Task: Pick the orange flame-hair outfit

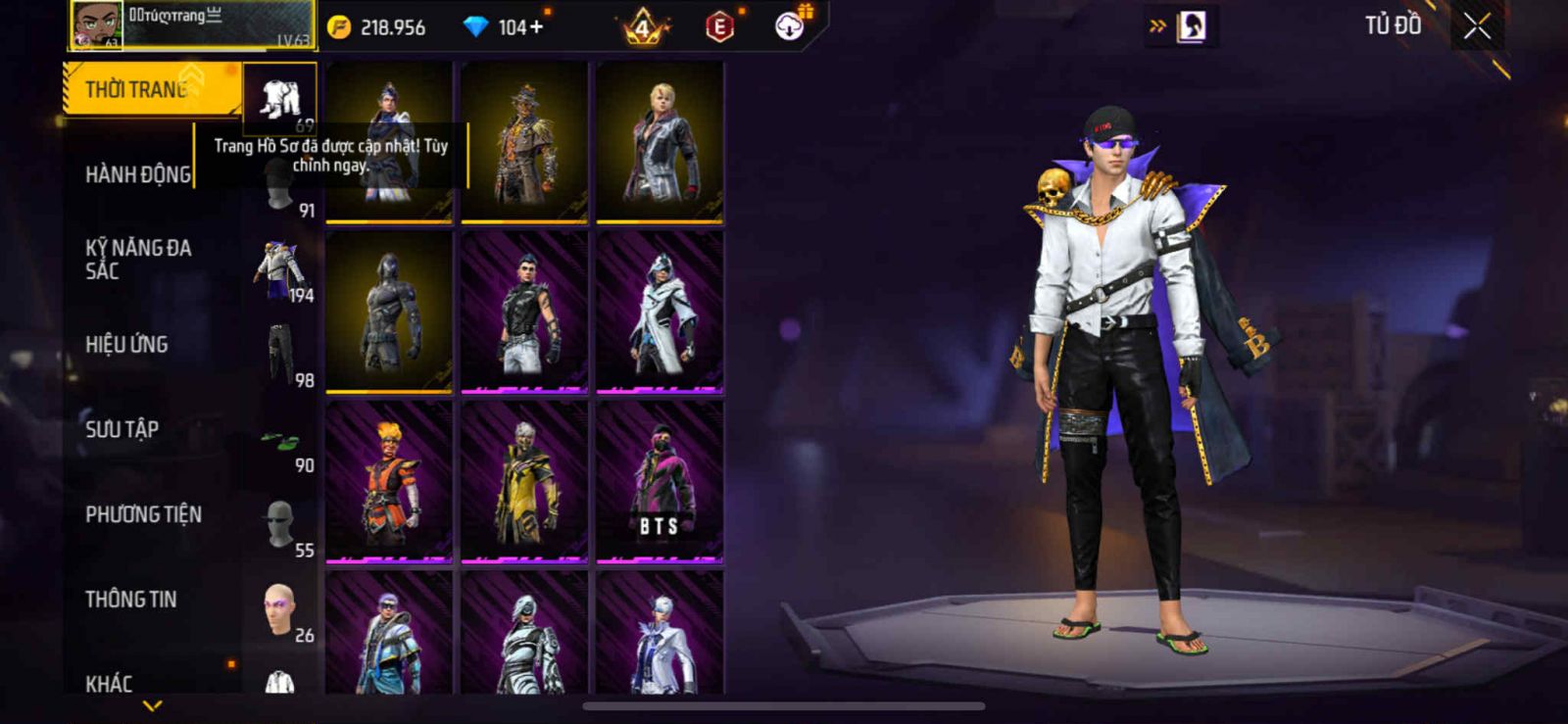Action: coord(389,481)
